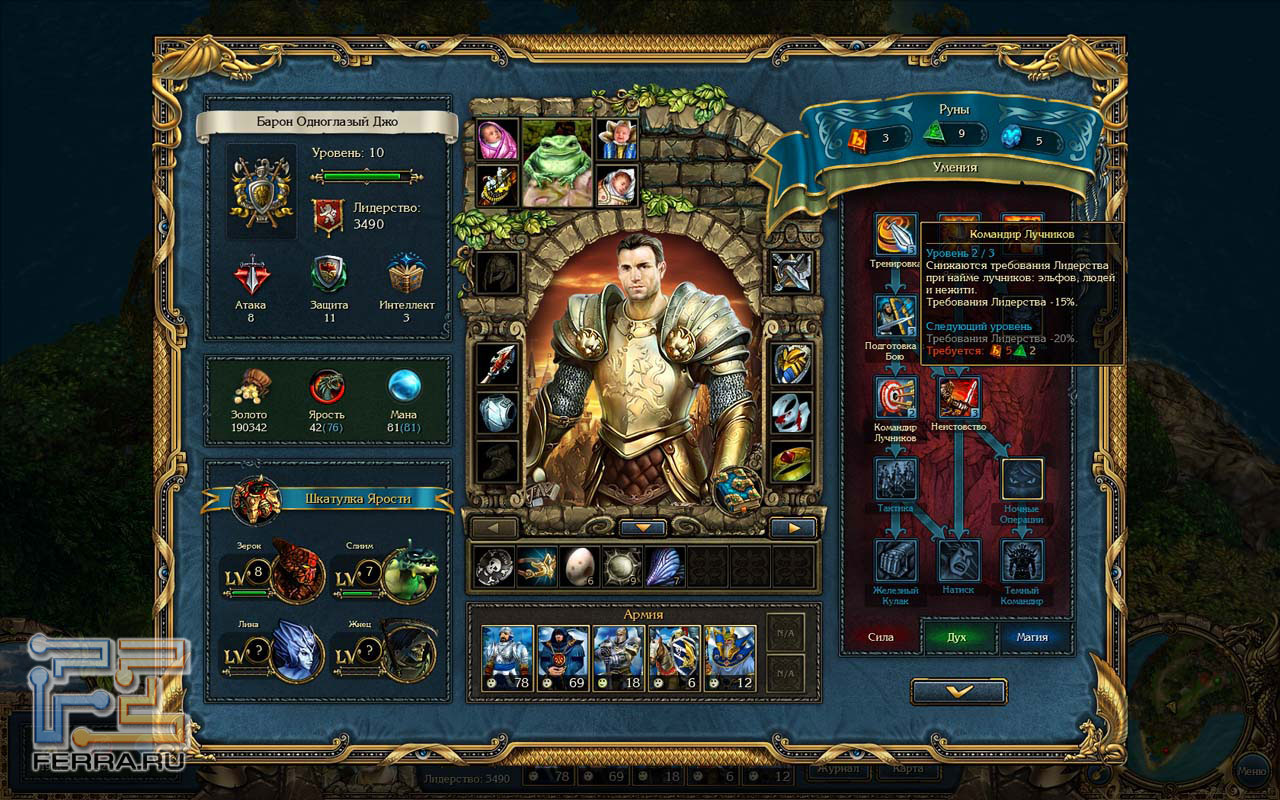Select the Тренировка skill icon
This screenshot has height=800, width=1280.
[896, 235]
